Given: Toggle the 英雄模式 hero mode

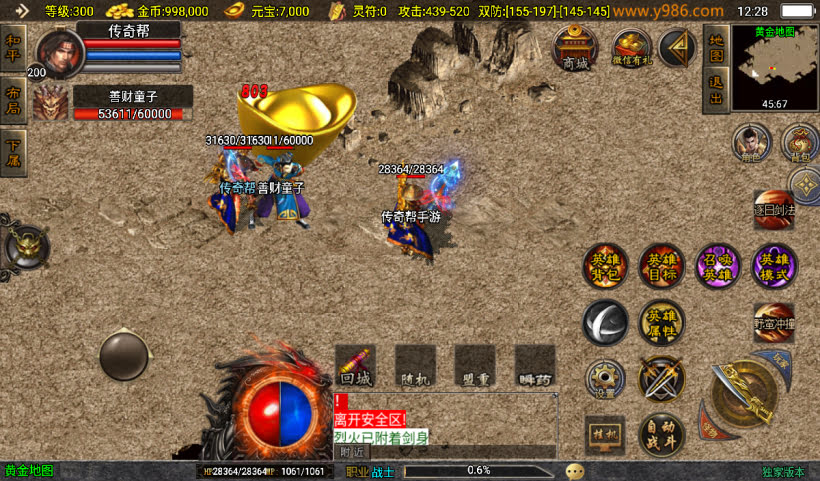Looking at the screenshot, I should click(775, 265).
